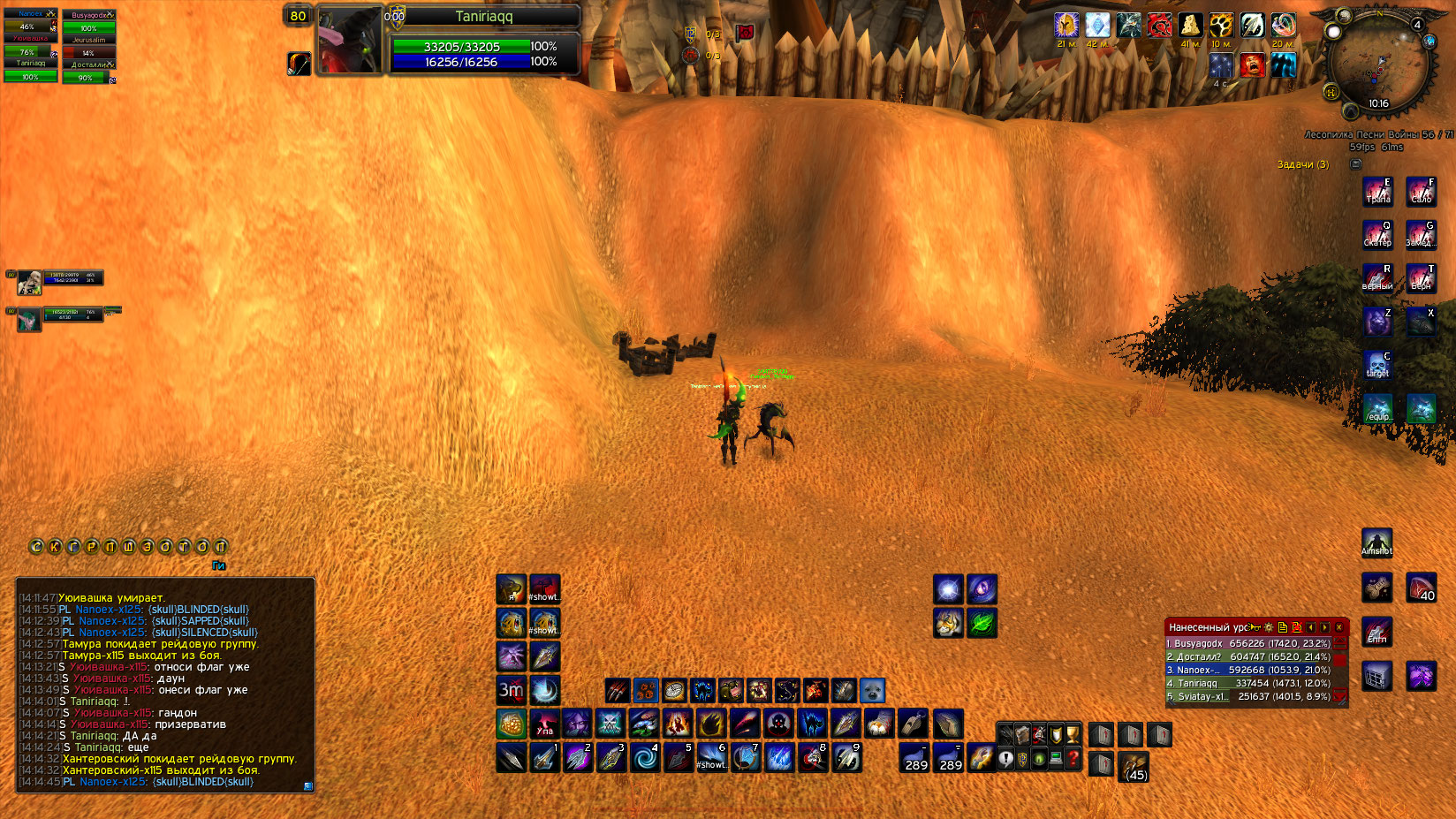Use the Сало macro button

point(1421,191)
